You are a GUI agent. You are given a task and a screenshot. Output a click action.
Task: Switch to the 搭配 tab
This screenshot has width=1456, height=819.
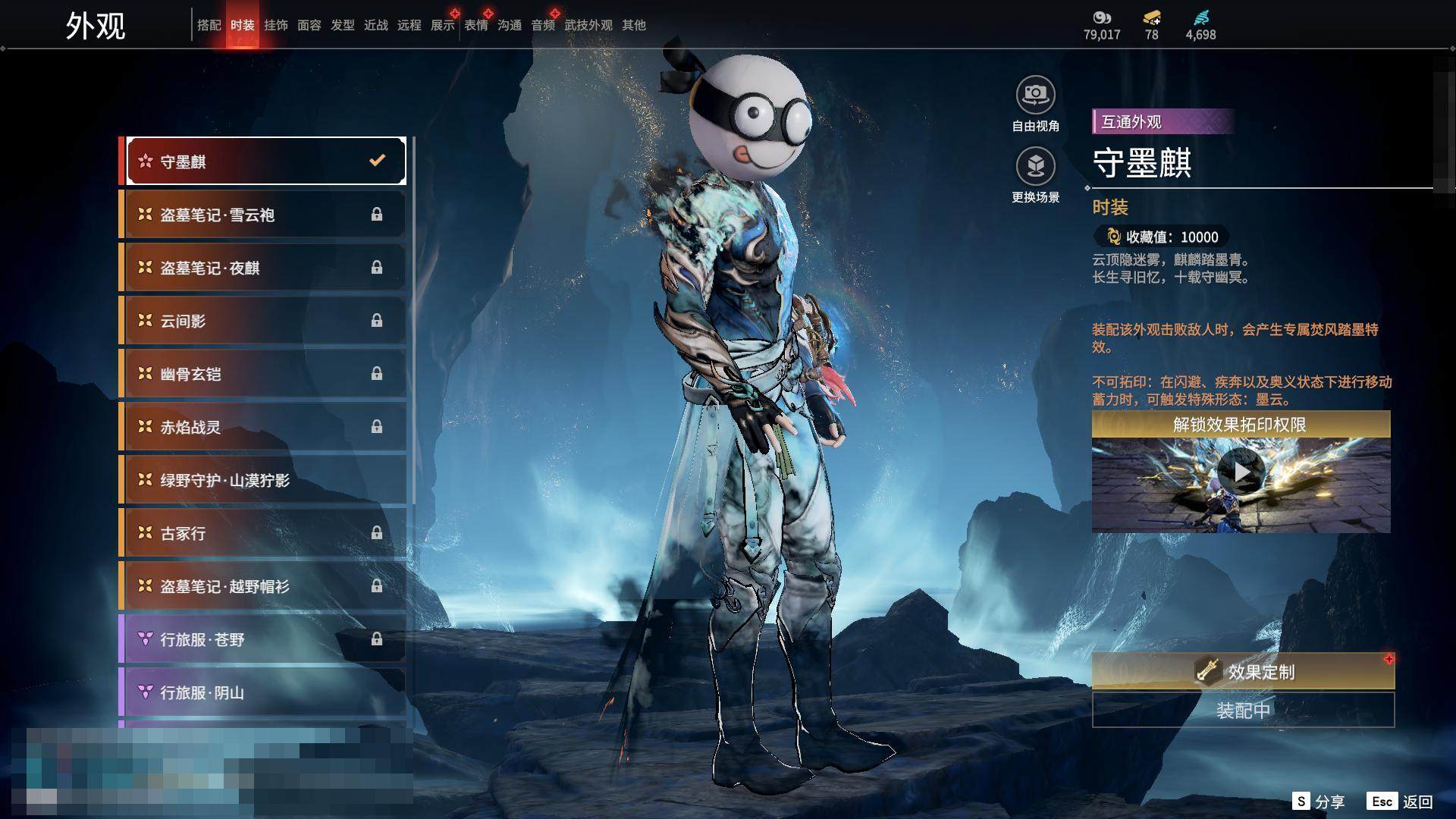pos(209,25)
